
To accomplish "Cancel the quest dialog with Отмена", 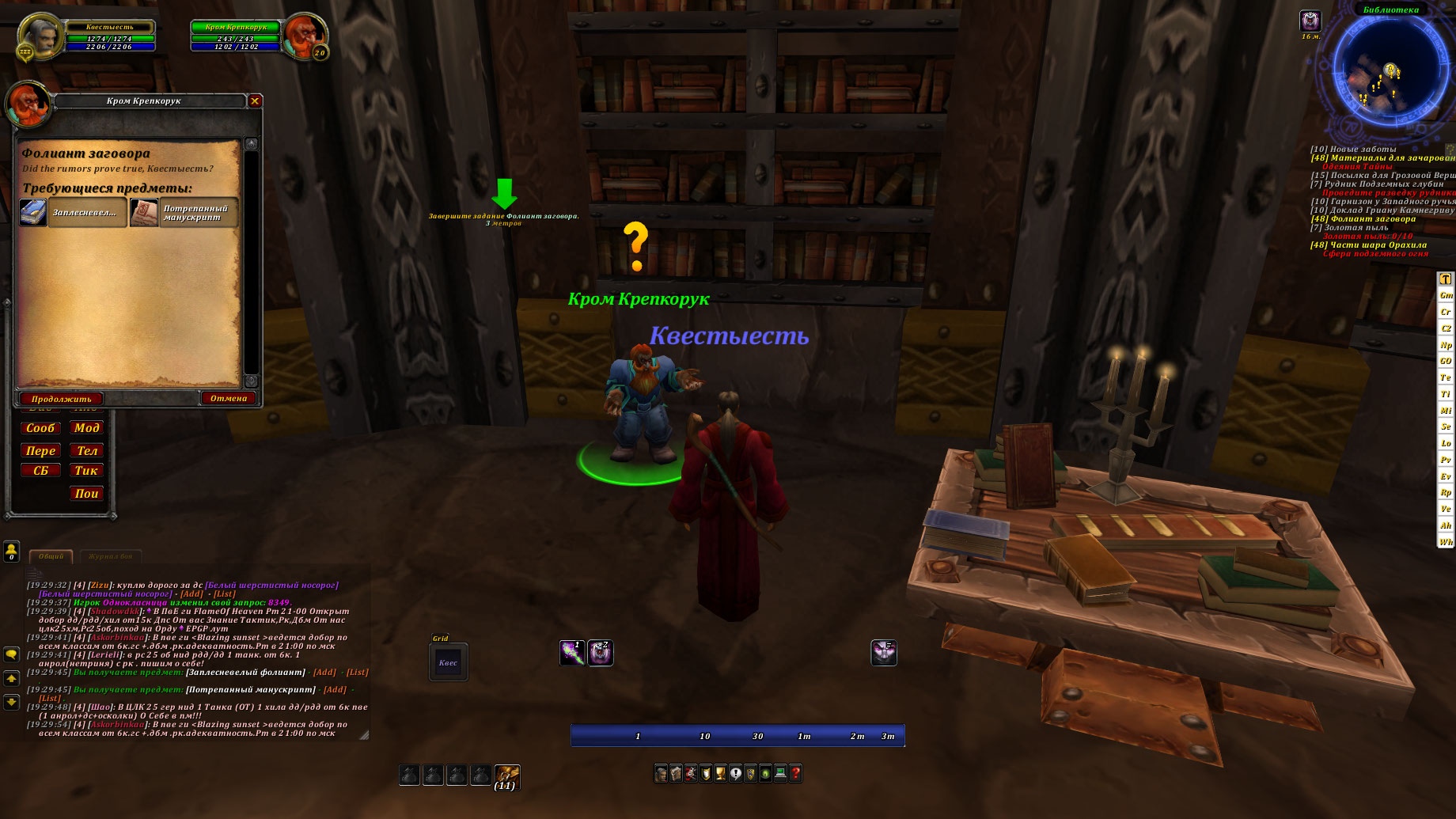I will tap(228, 398).
